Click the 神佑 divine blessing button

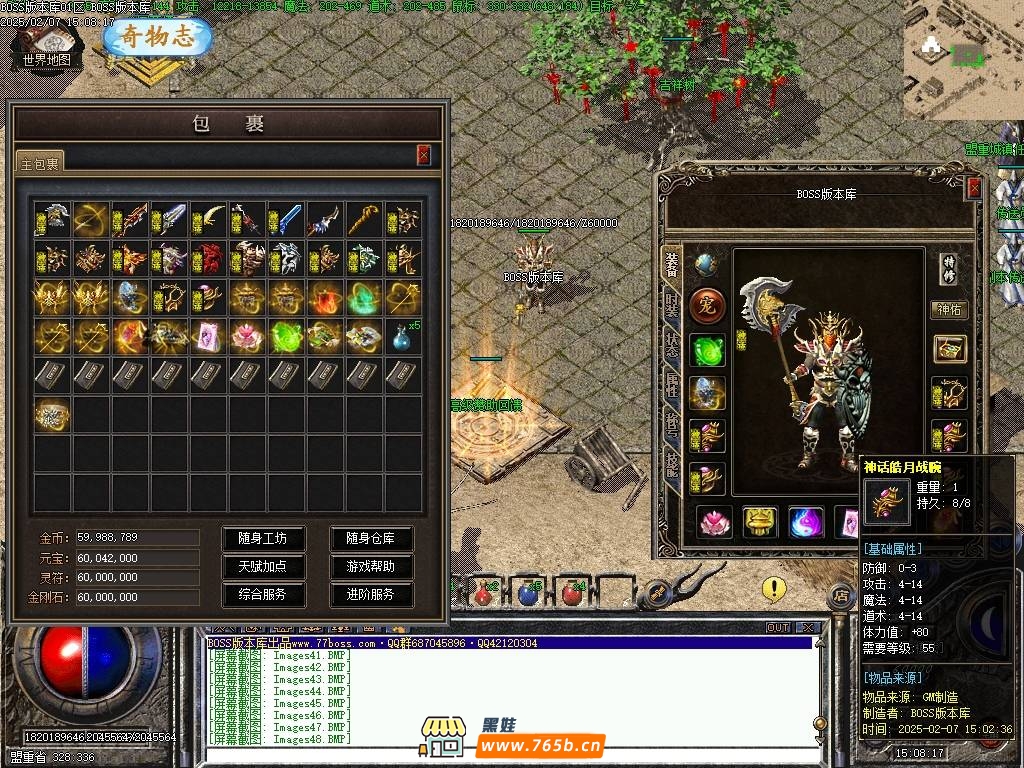click(949, 310)
